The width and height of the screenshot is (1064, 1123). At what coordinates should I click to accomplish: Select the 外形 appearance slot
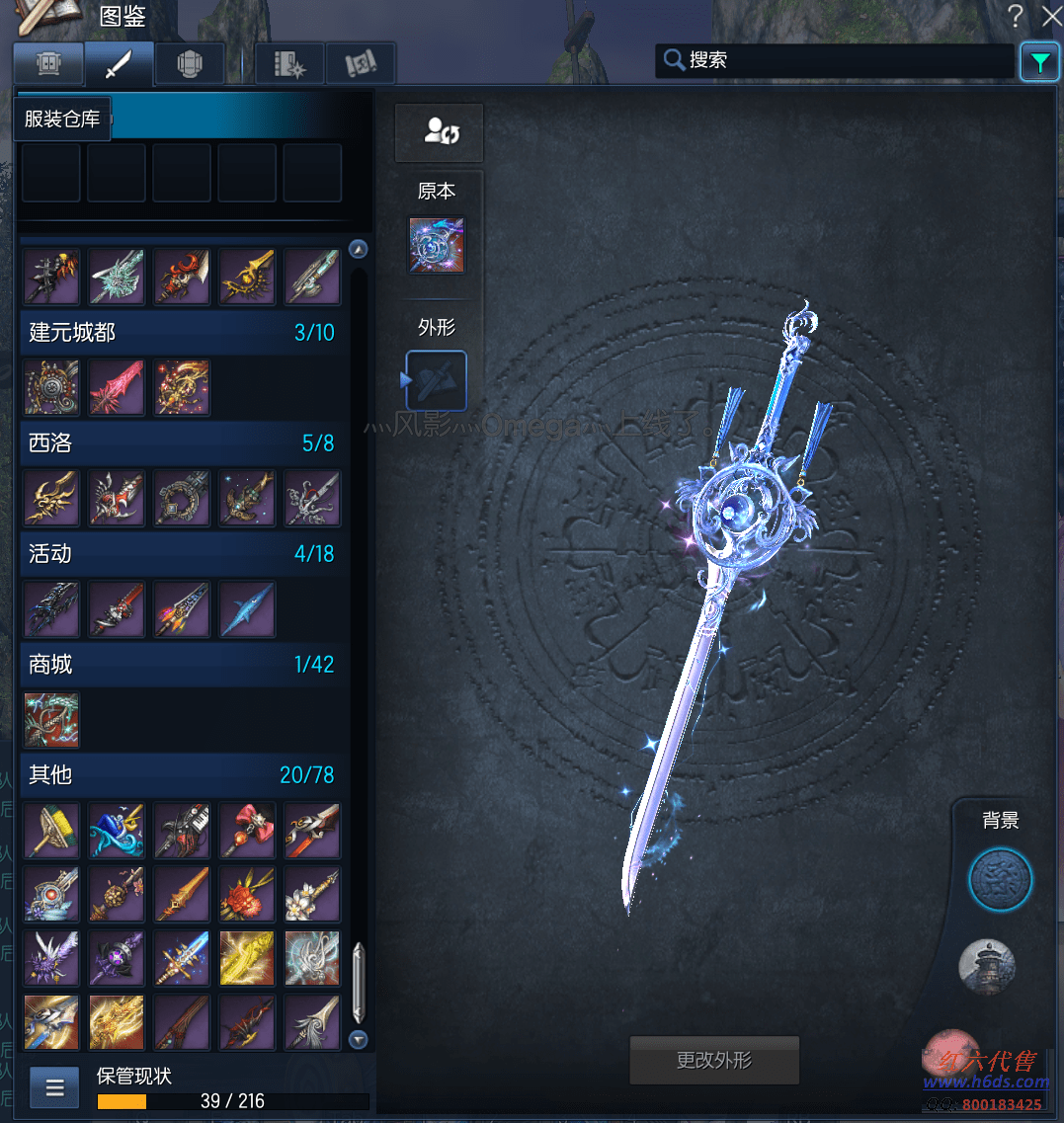437,380
